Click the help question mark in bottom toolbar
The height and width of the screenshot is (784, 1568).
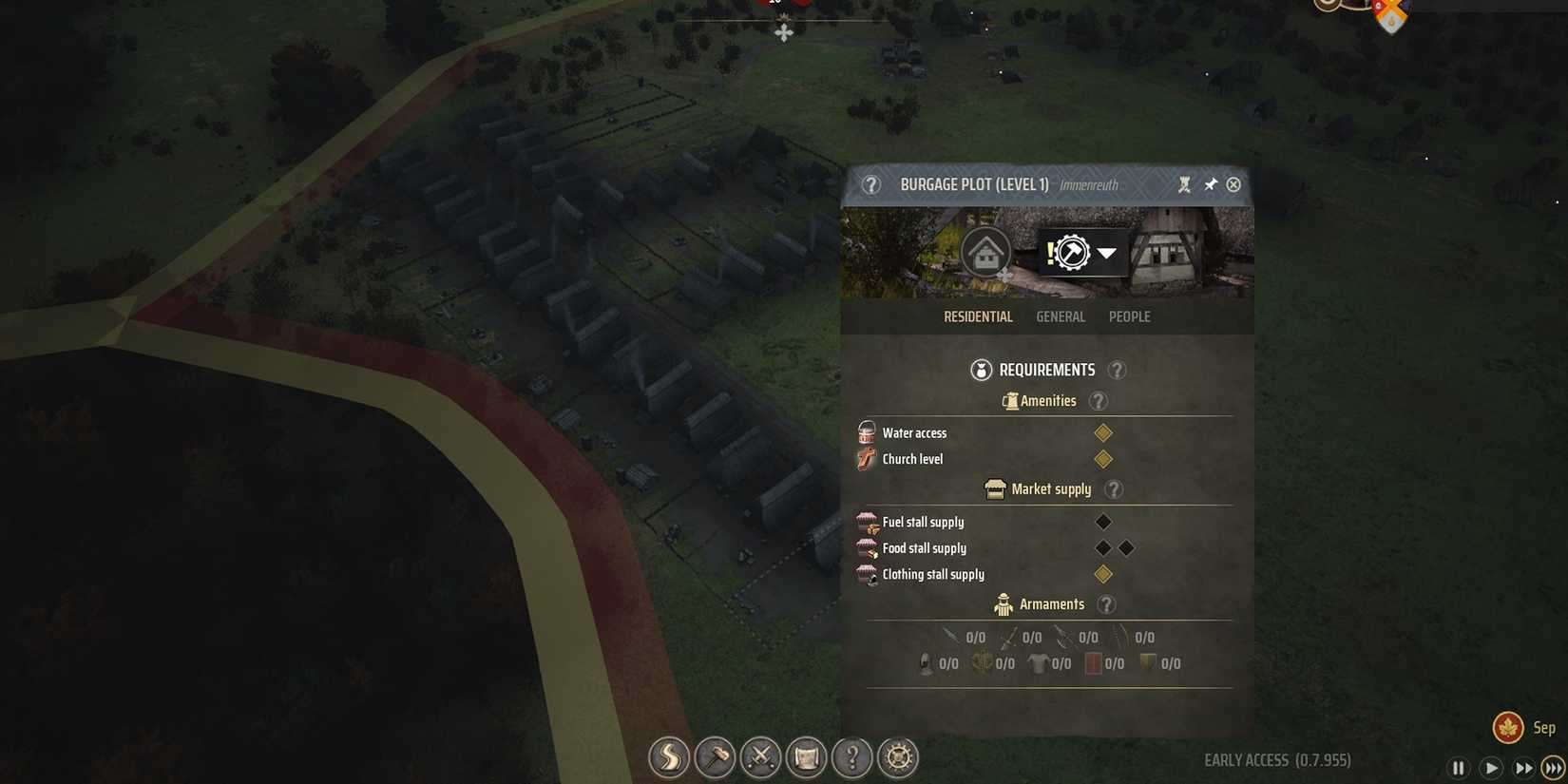coord(852,757)
